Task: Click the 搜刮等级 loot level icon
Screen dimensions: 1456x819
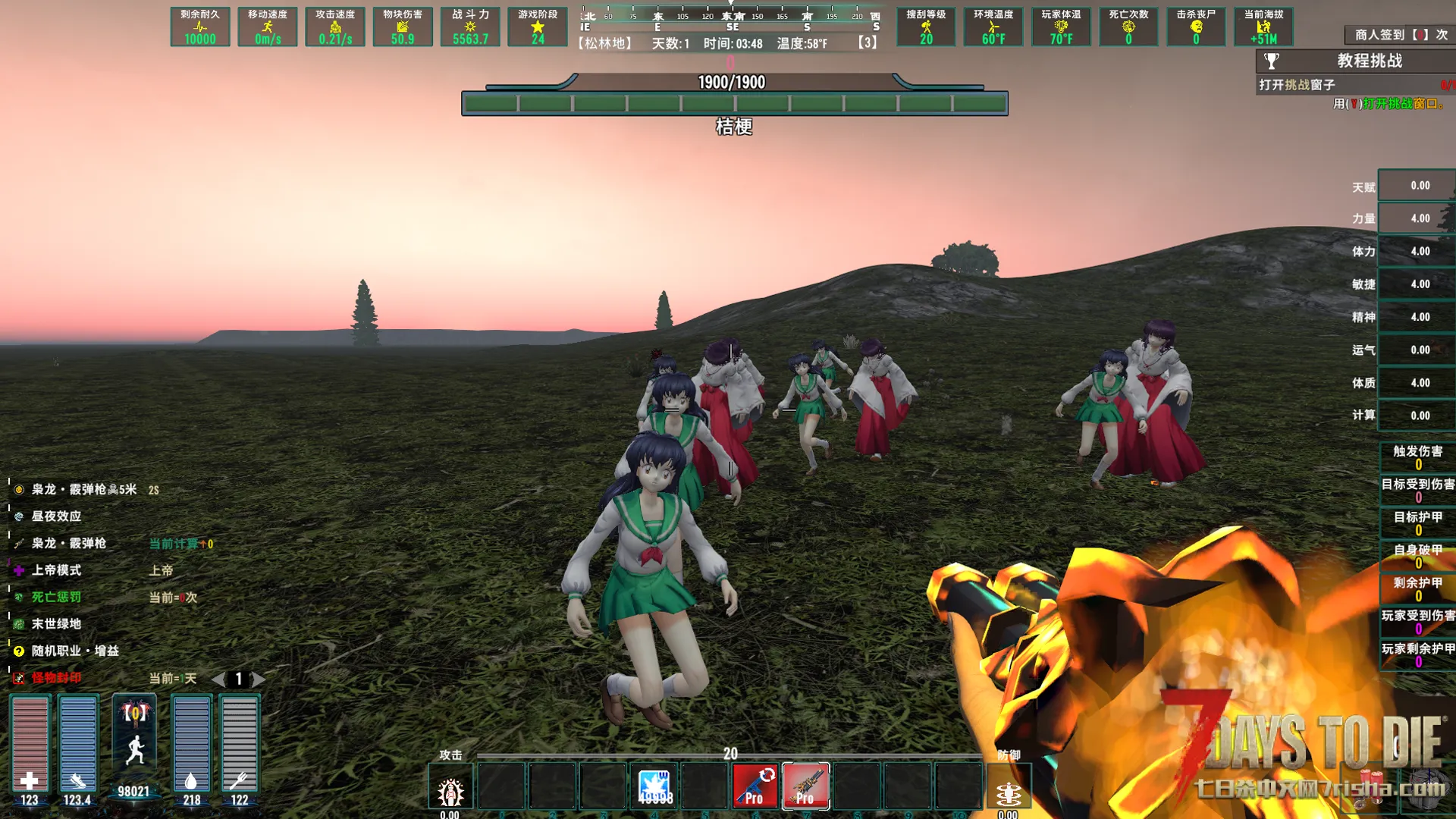Action: pyautogui.click(x=926, y=27)
